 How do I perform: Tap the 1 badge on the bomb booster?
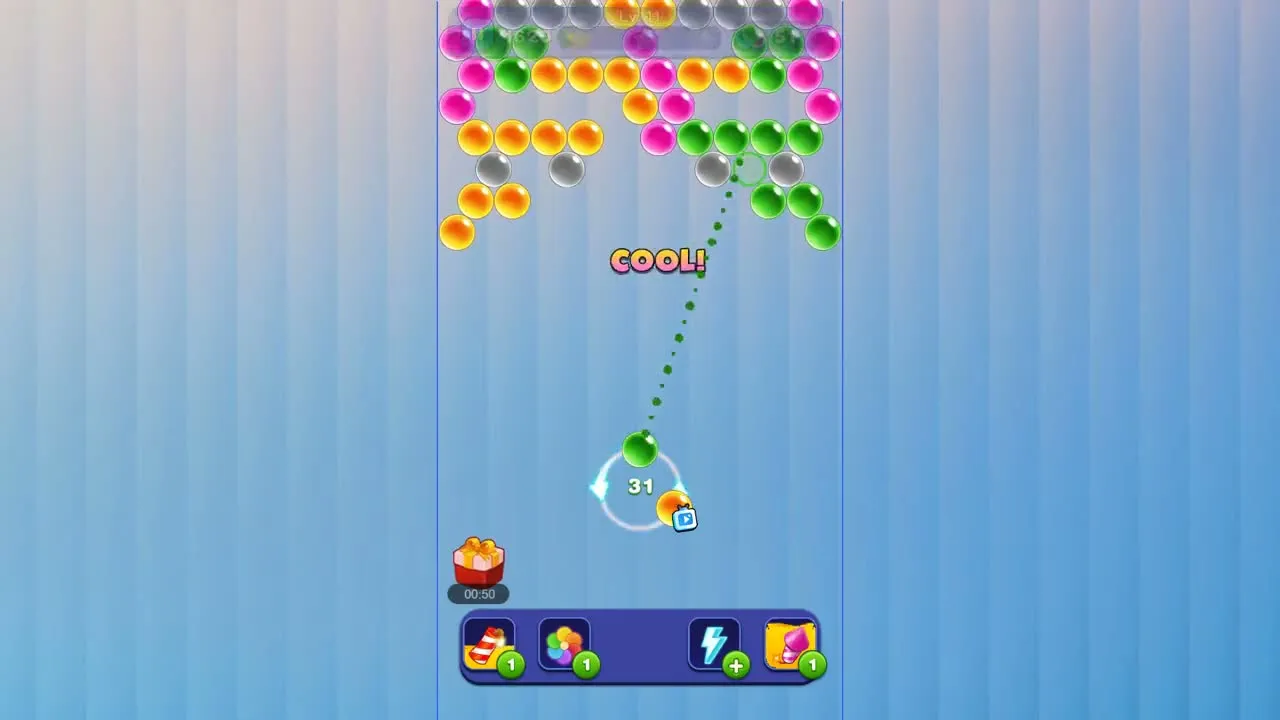(x=813, y=665)
